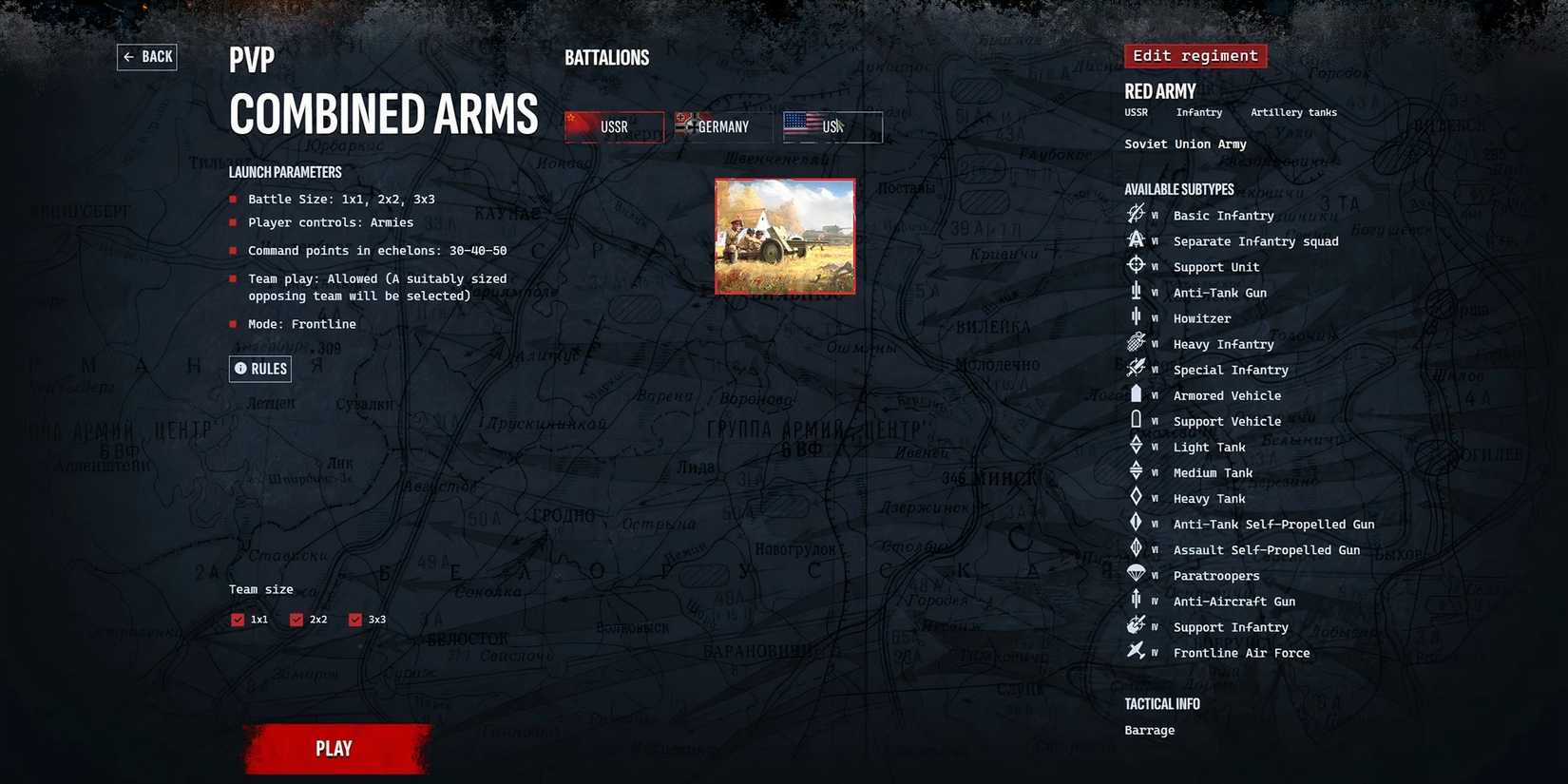Click the Anti-Aircraft Gun icon

[x=1137, y=599]
